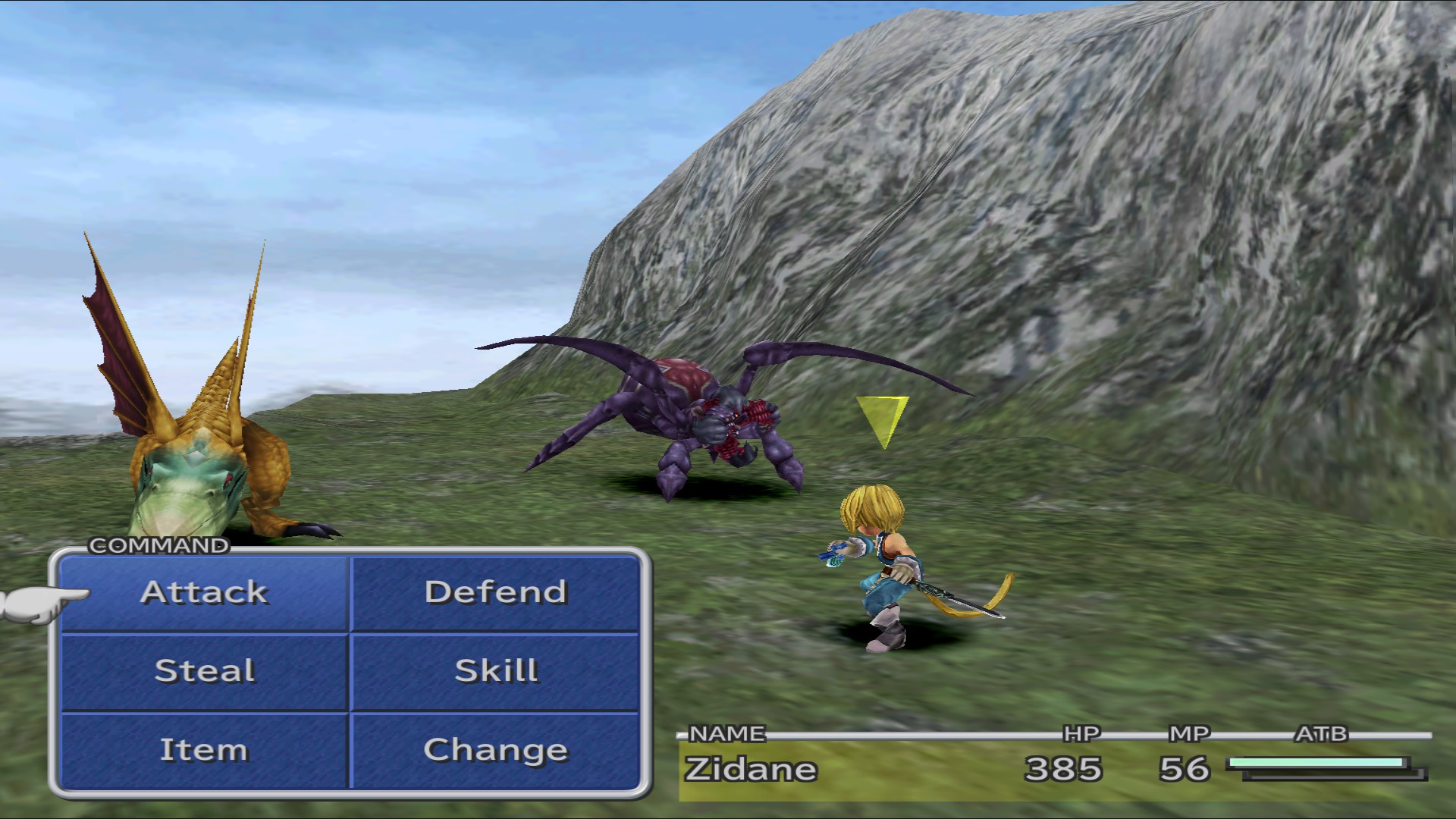Select the Defend command
The height and width of the screenshot is (819, 1456).
(496, 594)
